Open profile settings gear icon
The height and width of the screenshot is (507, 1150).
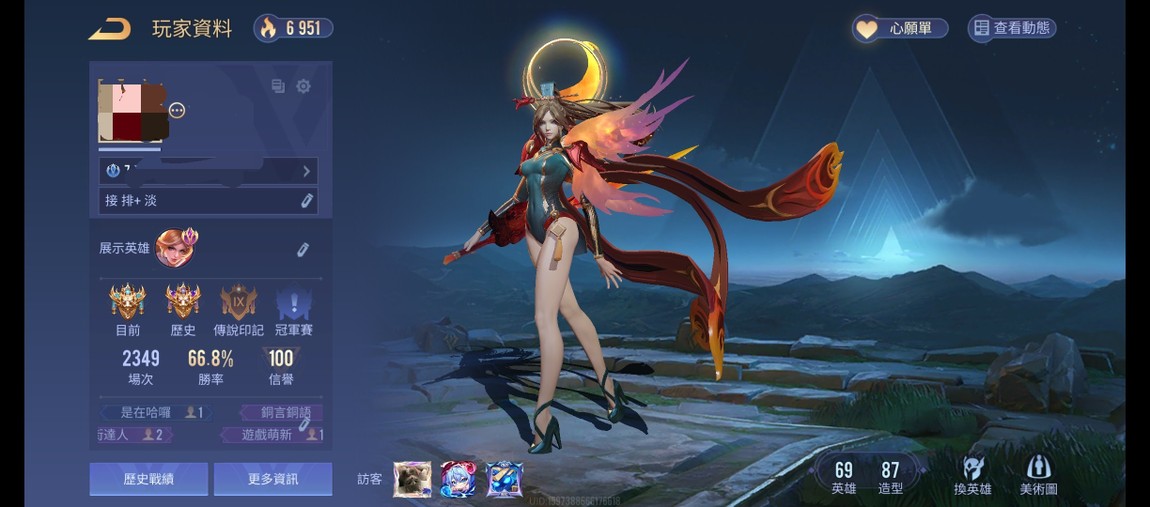(x=303, y=87)
